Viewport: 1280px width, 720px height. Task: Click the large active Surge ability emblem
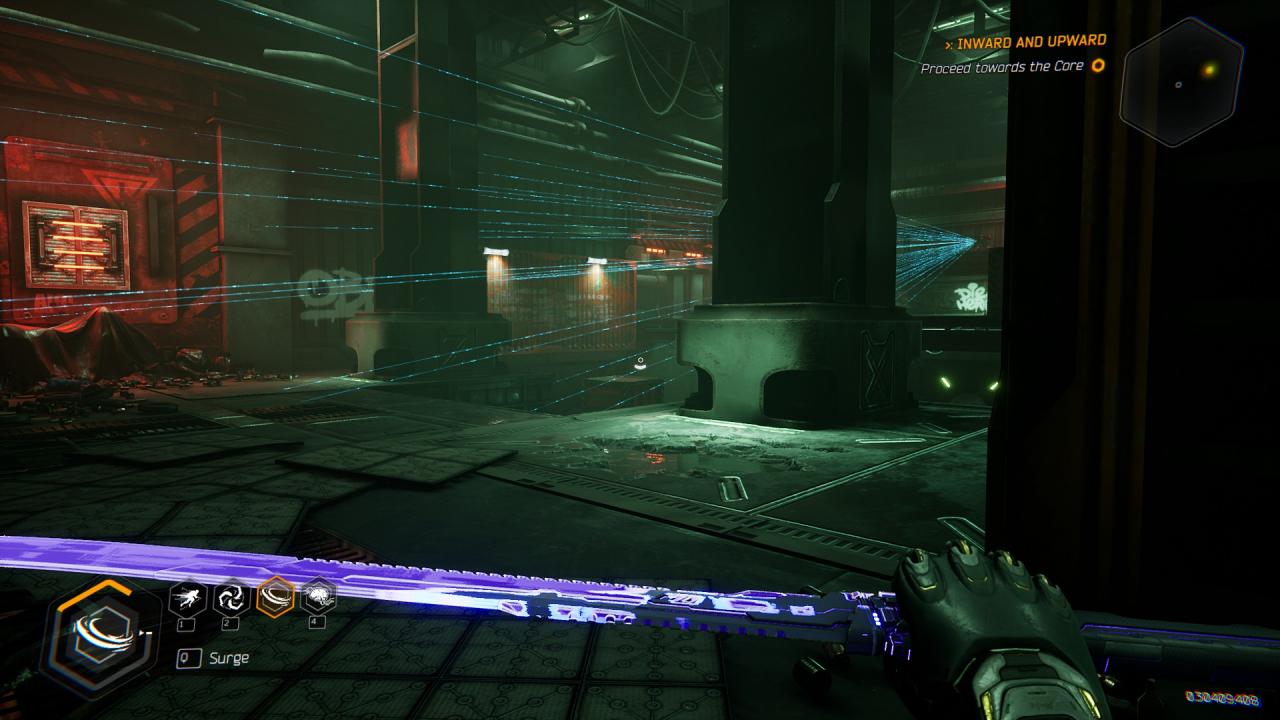click(x=100, y=632)
